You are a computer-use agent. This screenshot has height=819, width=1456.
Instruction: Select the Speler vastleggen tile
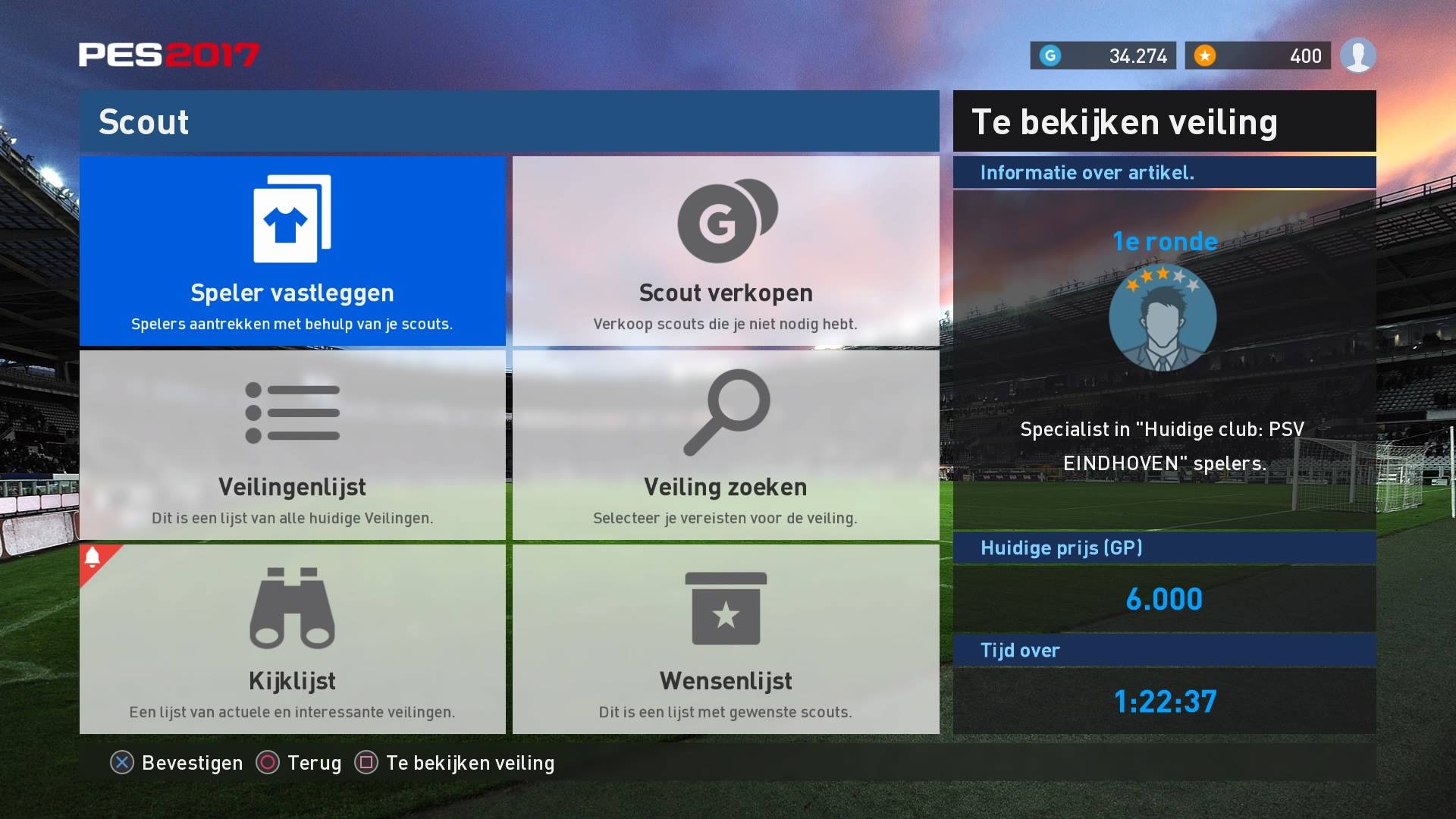[x=292, y=251]
